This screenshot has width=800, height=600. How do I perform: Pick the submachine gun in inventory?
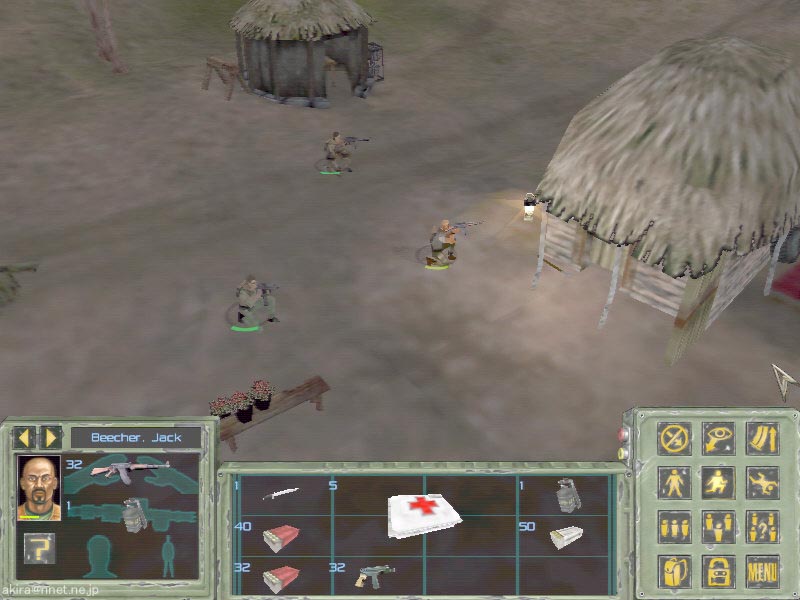tap(375, 577)
